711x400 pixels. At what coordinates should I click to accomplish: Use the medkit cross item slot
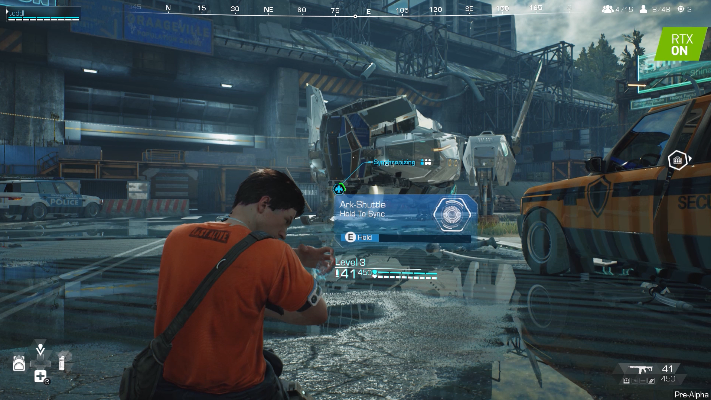click(x=40, y=377)
